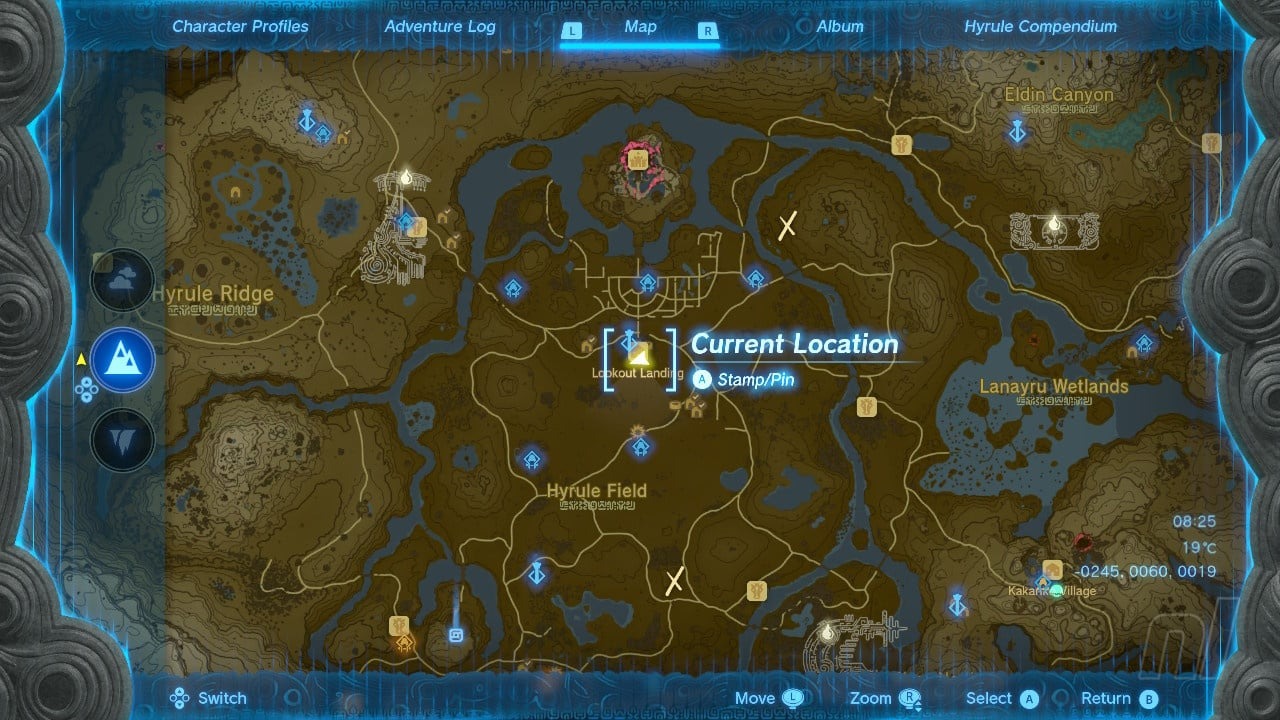Screen dimensions: 1280x720
Task: Switch map to the Depths layer icon
Action: (x=123, y=440)
